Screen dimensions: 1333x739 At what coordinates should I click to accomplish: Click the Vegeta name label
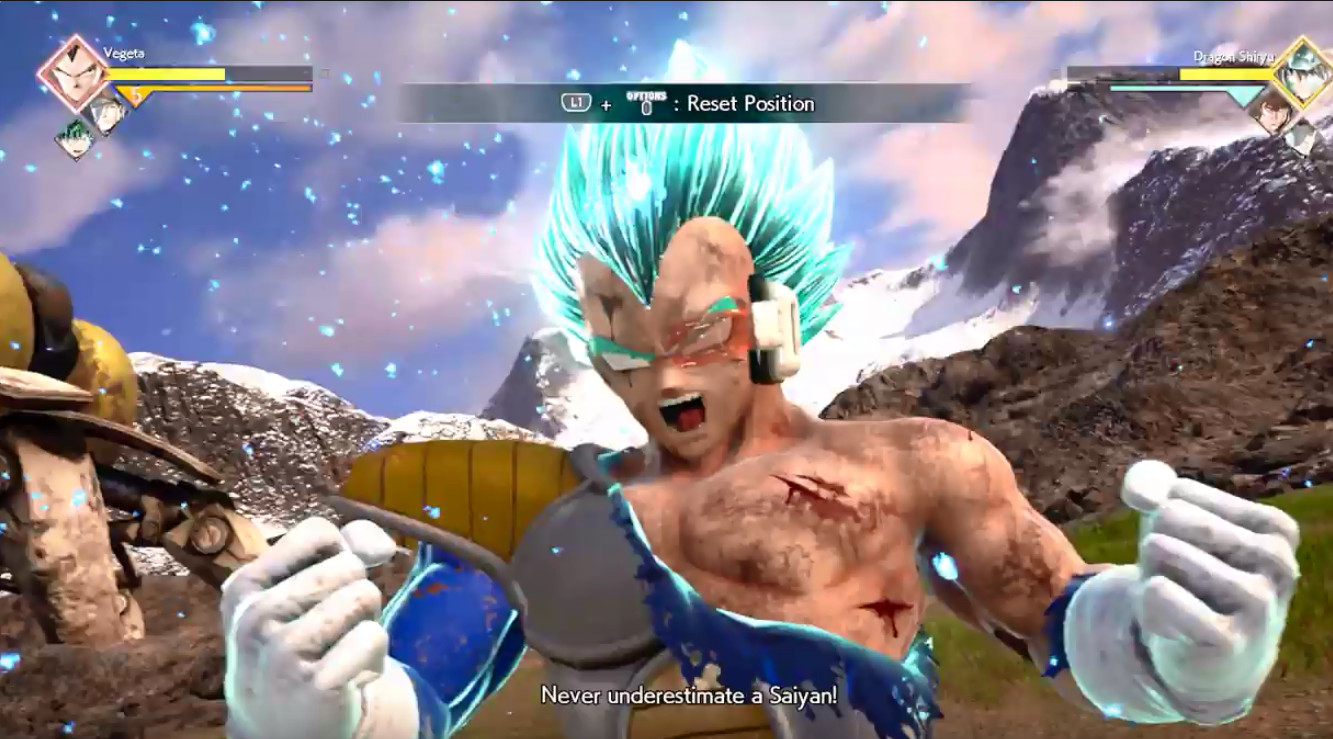coord(122,51)
